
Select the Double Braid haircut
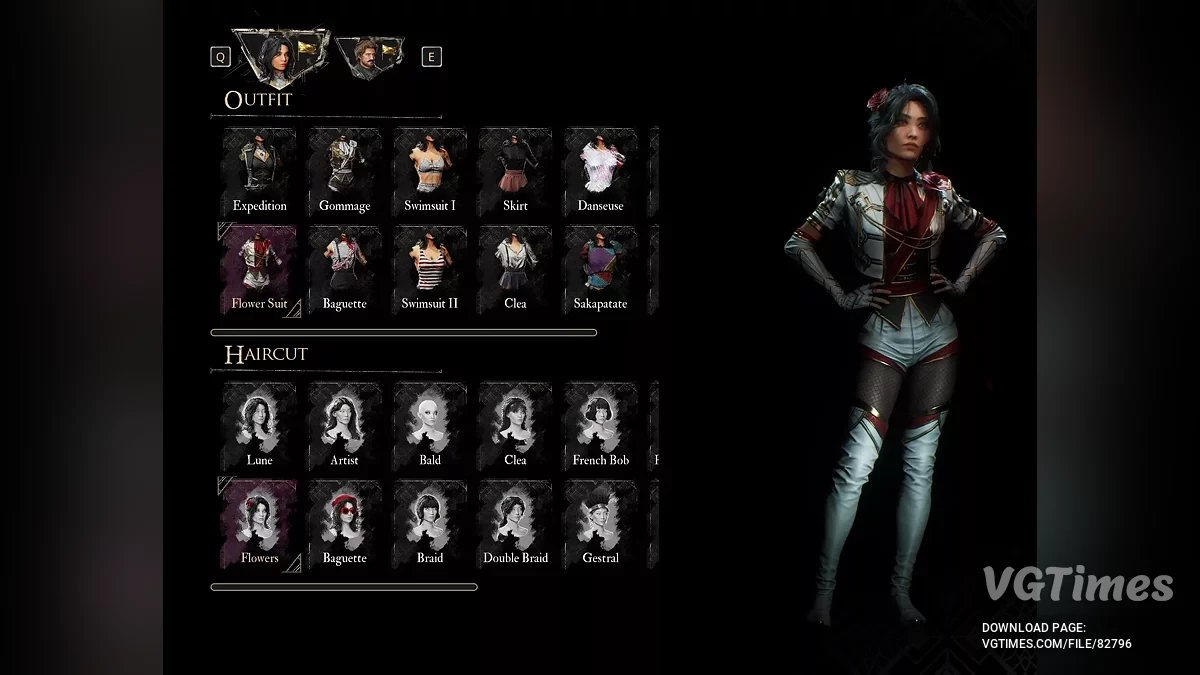click(515, 522)
